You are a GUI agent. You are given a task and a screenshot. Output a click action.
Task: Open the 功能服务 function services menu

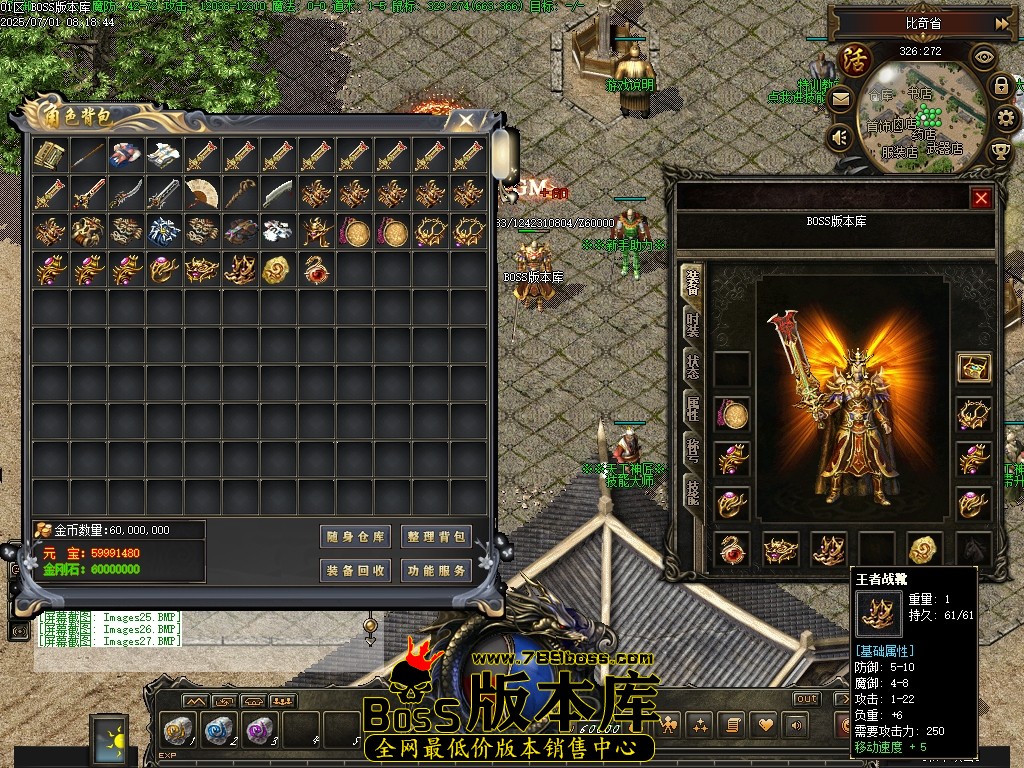pos(436,571)
